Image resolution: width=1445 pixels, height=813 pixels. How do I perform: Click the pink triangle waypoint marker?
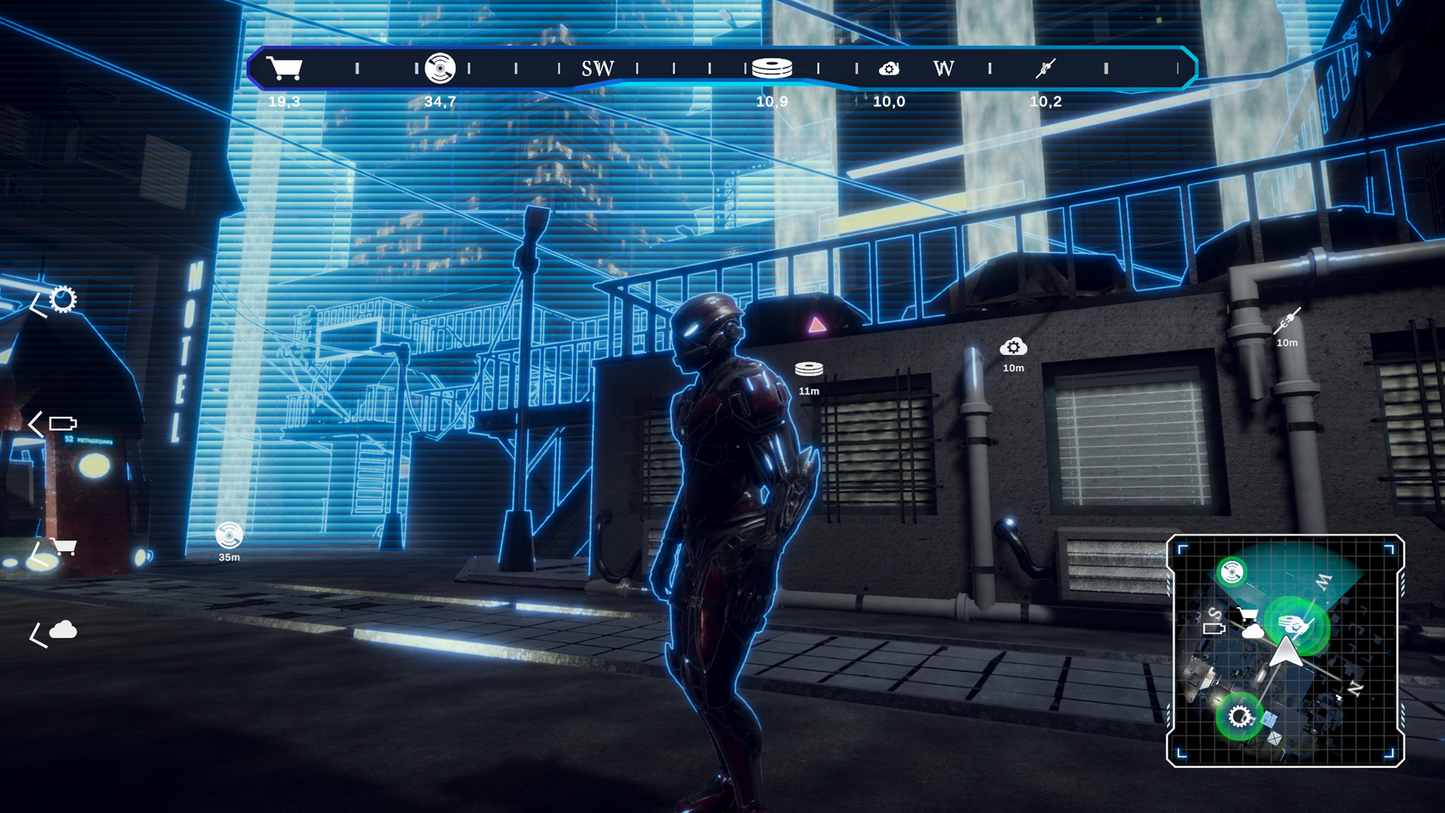(x=817, y=324)
